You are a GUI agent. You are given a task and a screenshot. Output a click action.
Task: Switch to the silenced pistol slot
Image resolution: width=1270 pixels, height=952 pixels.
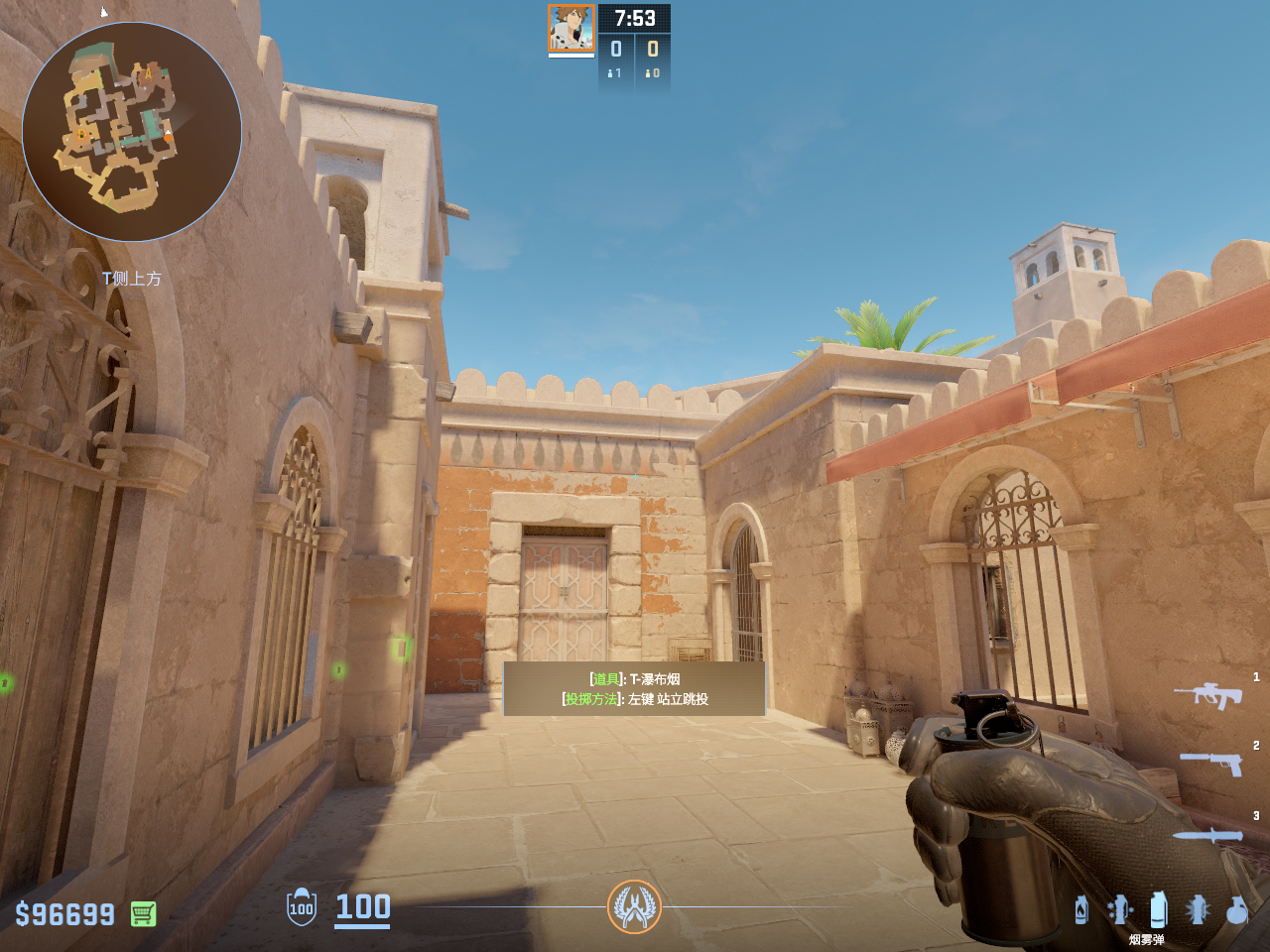tap(1211, 762)
